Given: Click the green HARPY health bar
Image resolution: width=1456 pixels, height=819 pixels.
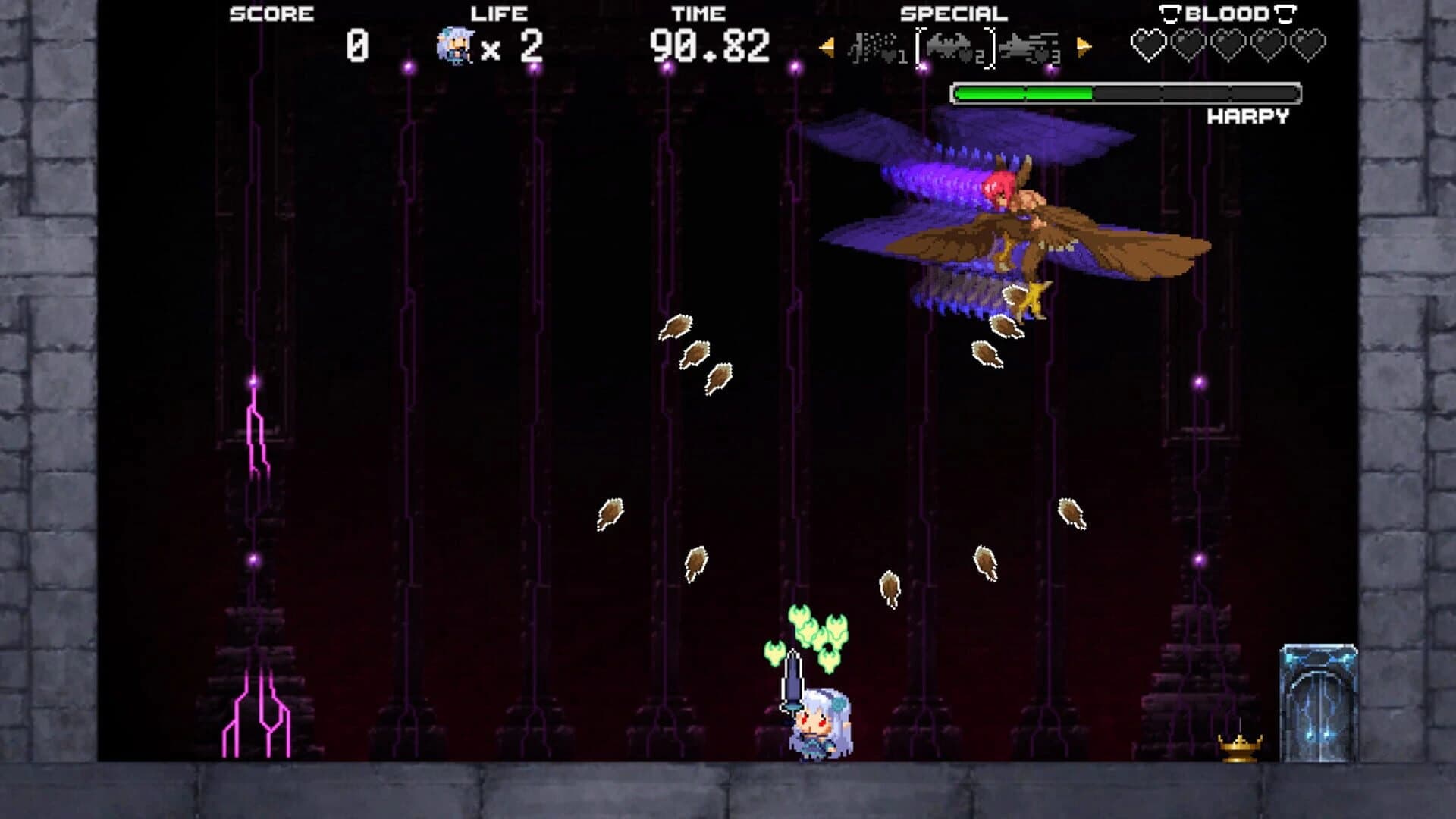Looking at the screenshot, I should click(x=1024, y=95).
